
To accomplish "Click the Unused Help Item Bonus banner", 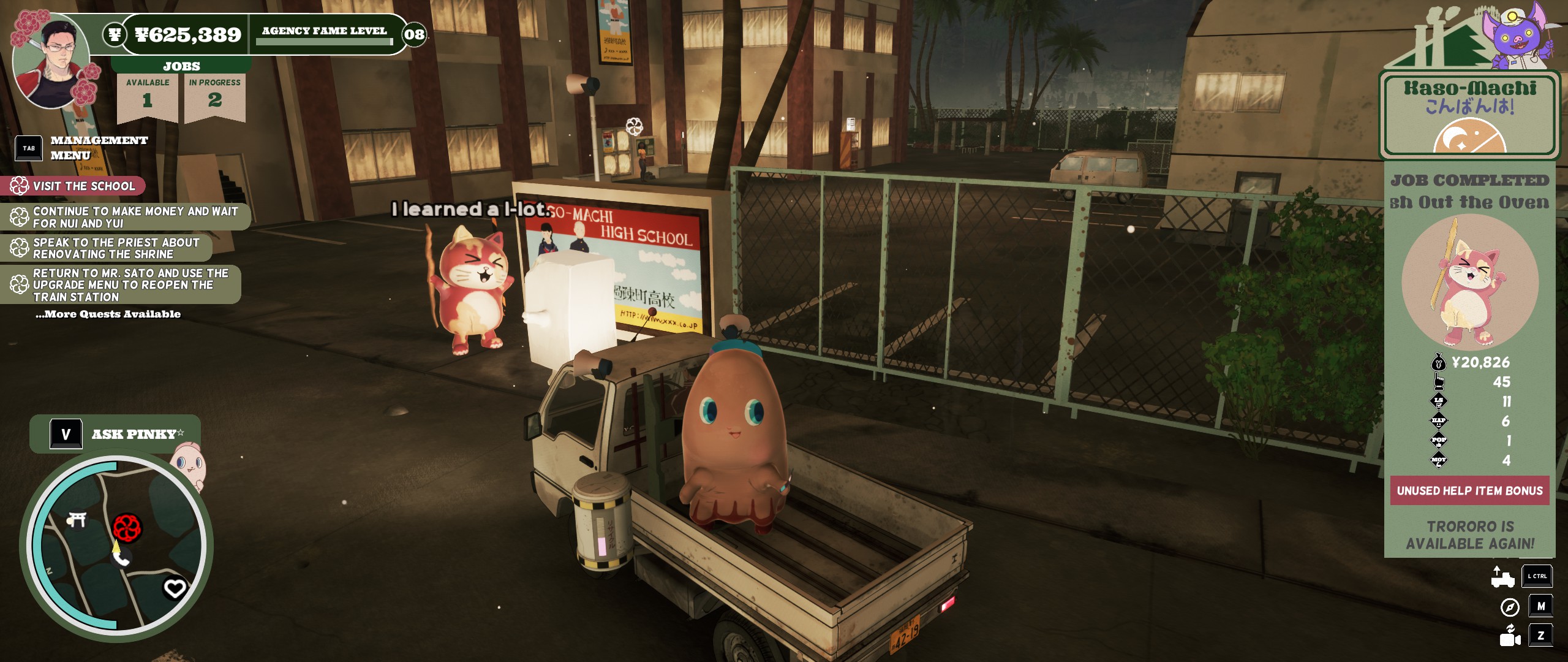I will coord(1469,490).
